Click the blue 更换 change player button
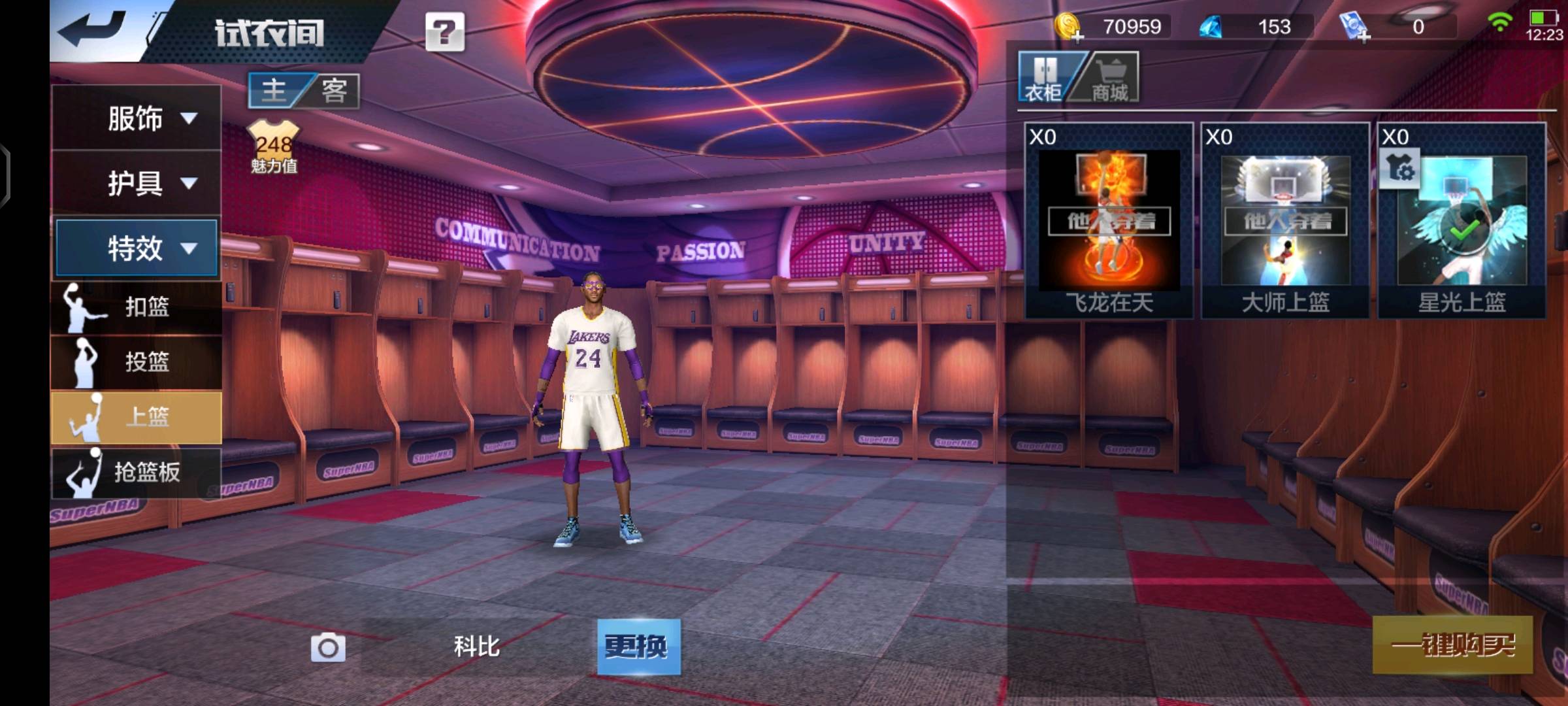The height and width of the screenshot is (706, 1568). [638, 647]
